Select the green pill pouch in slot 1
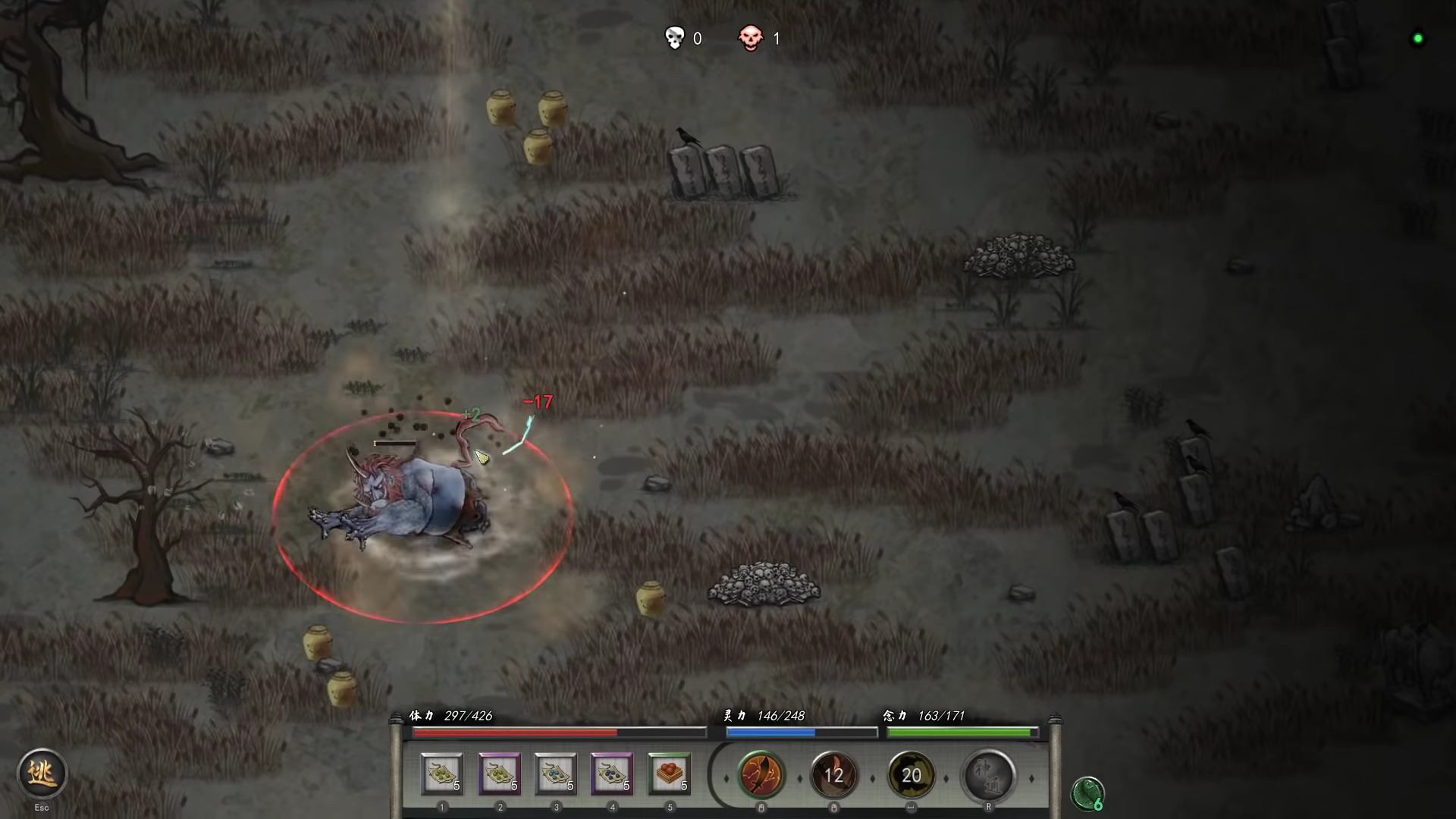1456x819 pixels. point(442,775)
